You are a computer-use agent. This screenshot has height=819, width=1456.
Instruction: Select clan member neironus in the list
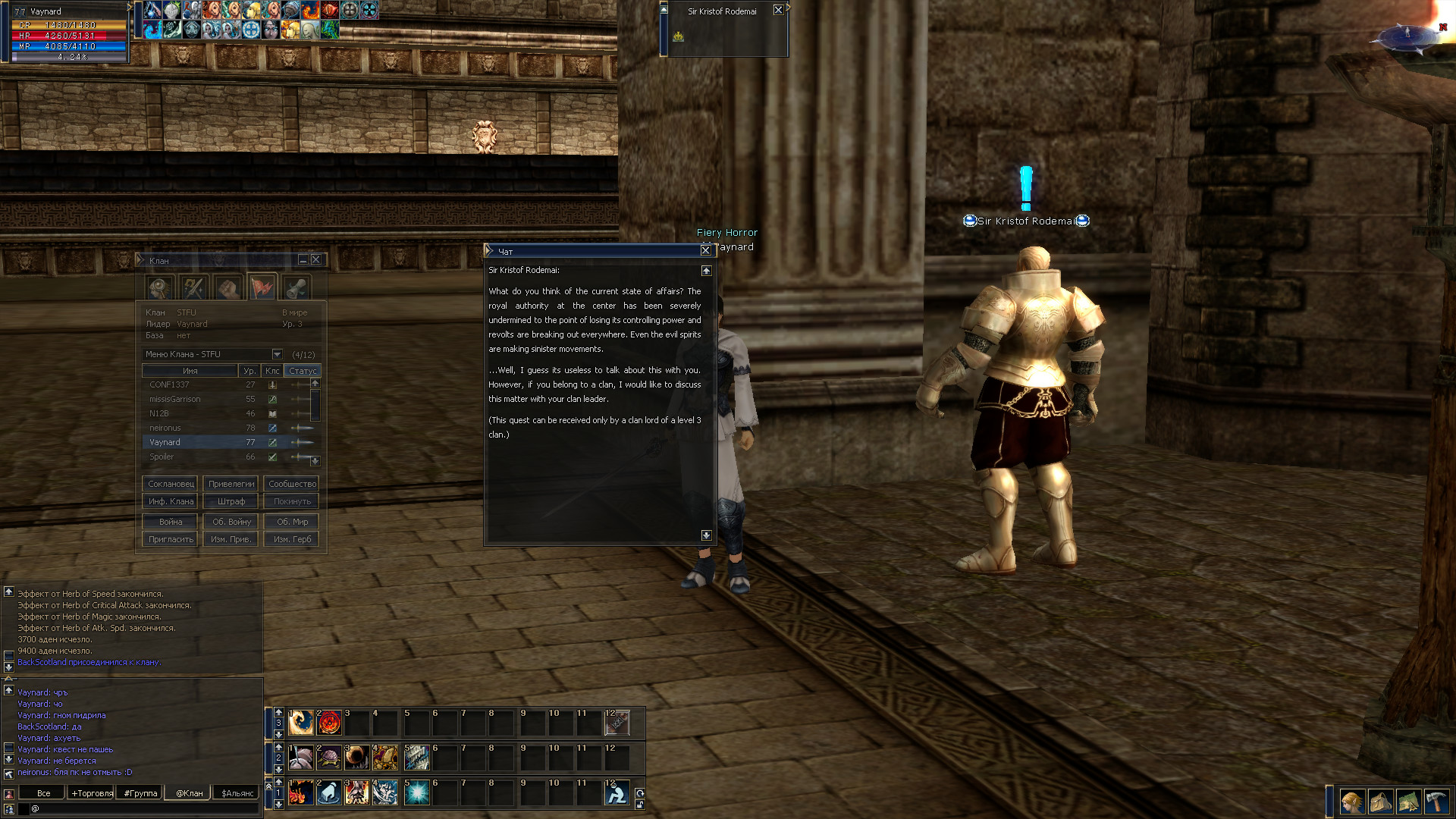coord(165,428)
